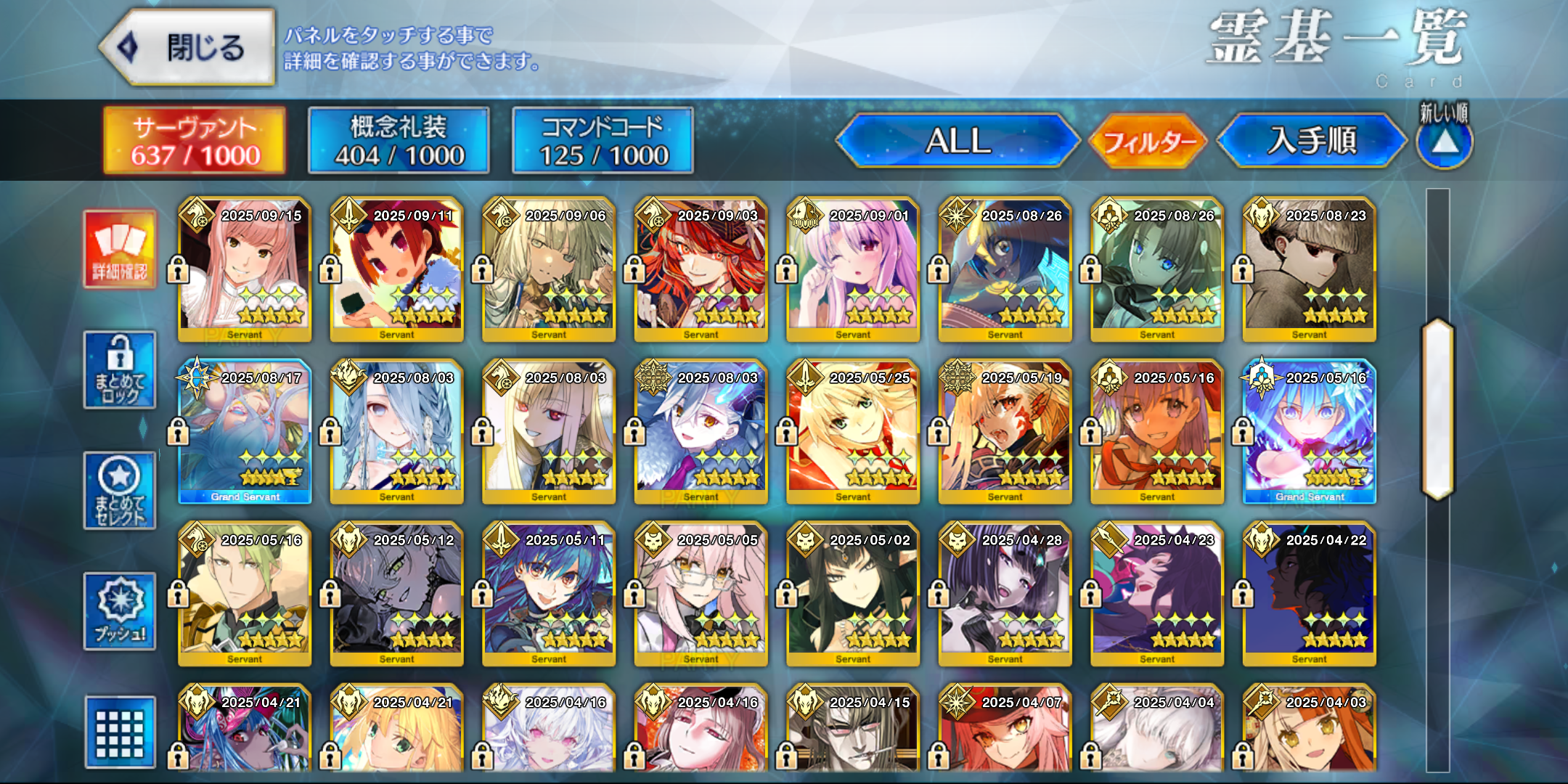Click the list scrollbar handle

[x=1437, y=410]
